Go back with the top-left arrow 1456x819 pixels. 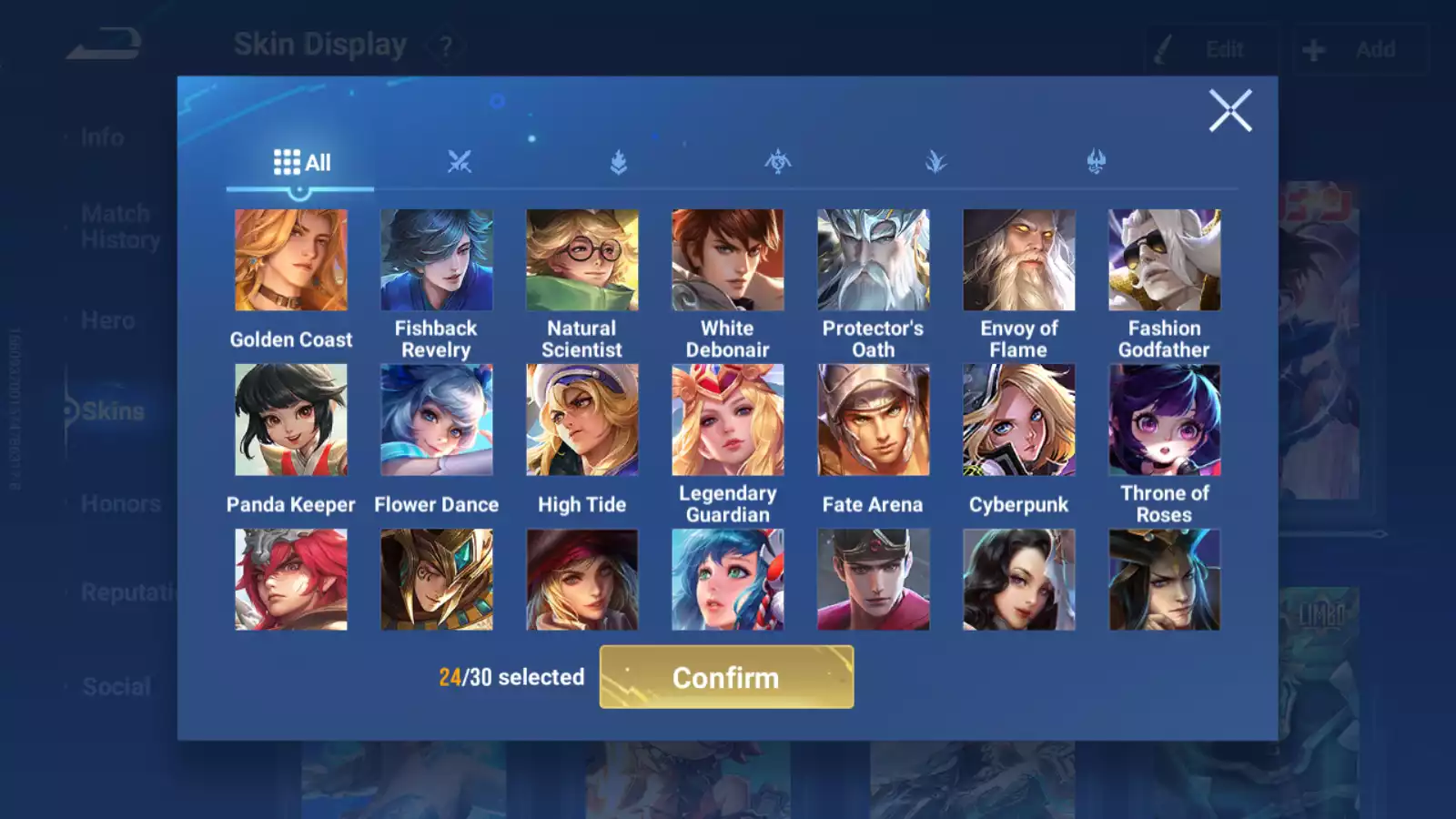[x=105, y=44]
